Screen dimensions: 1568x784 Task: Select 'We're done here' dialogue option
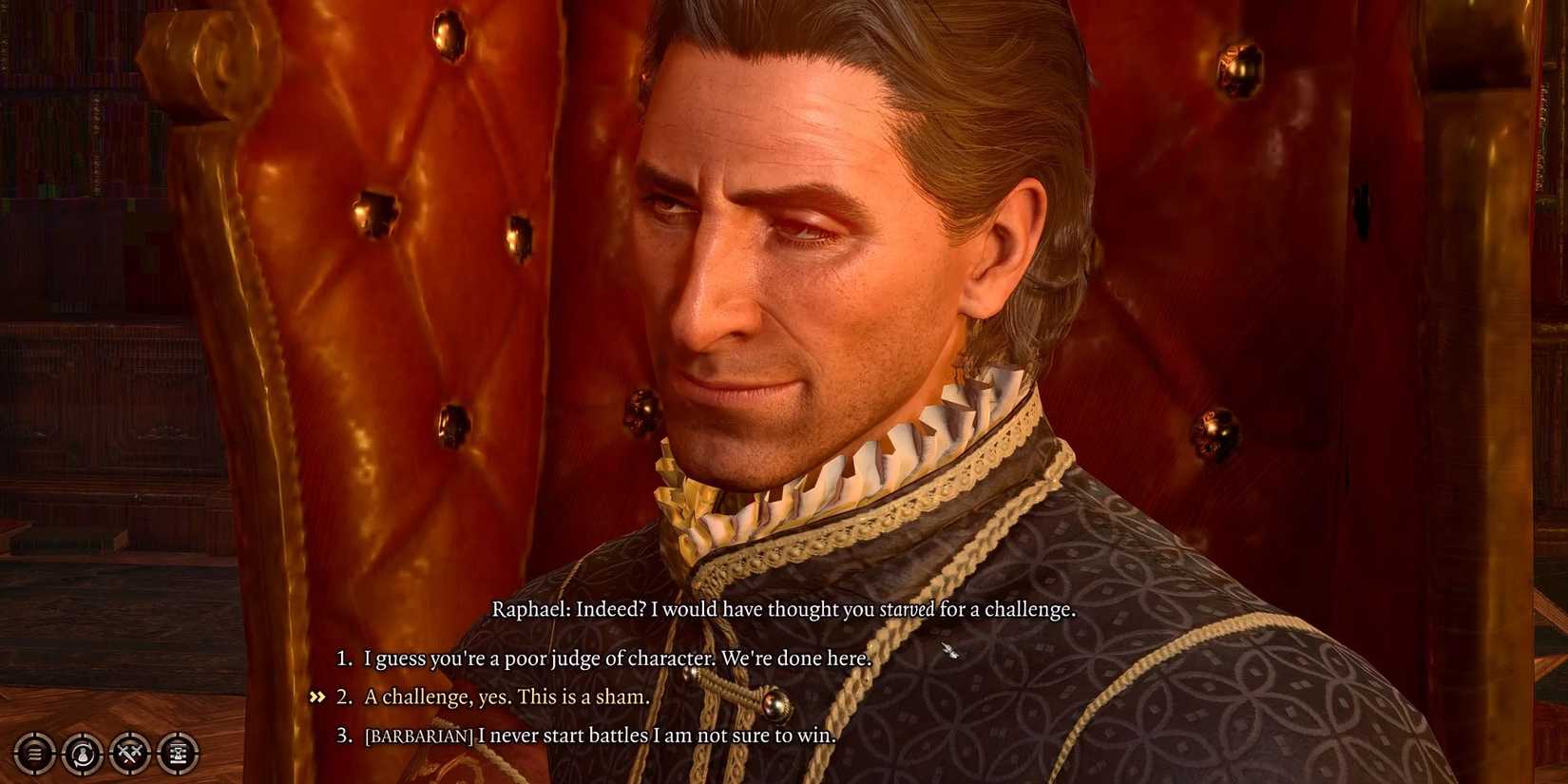tap(616, 658)
